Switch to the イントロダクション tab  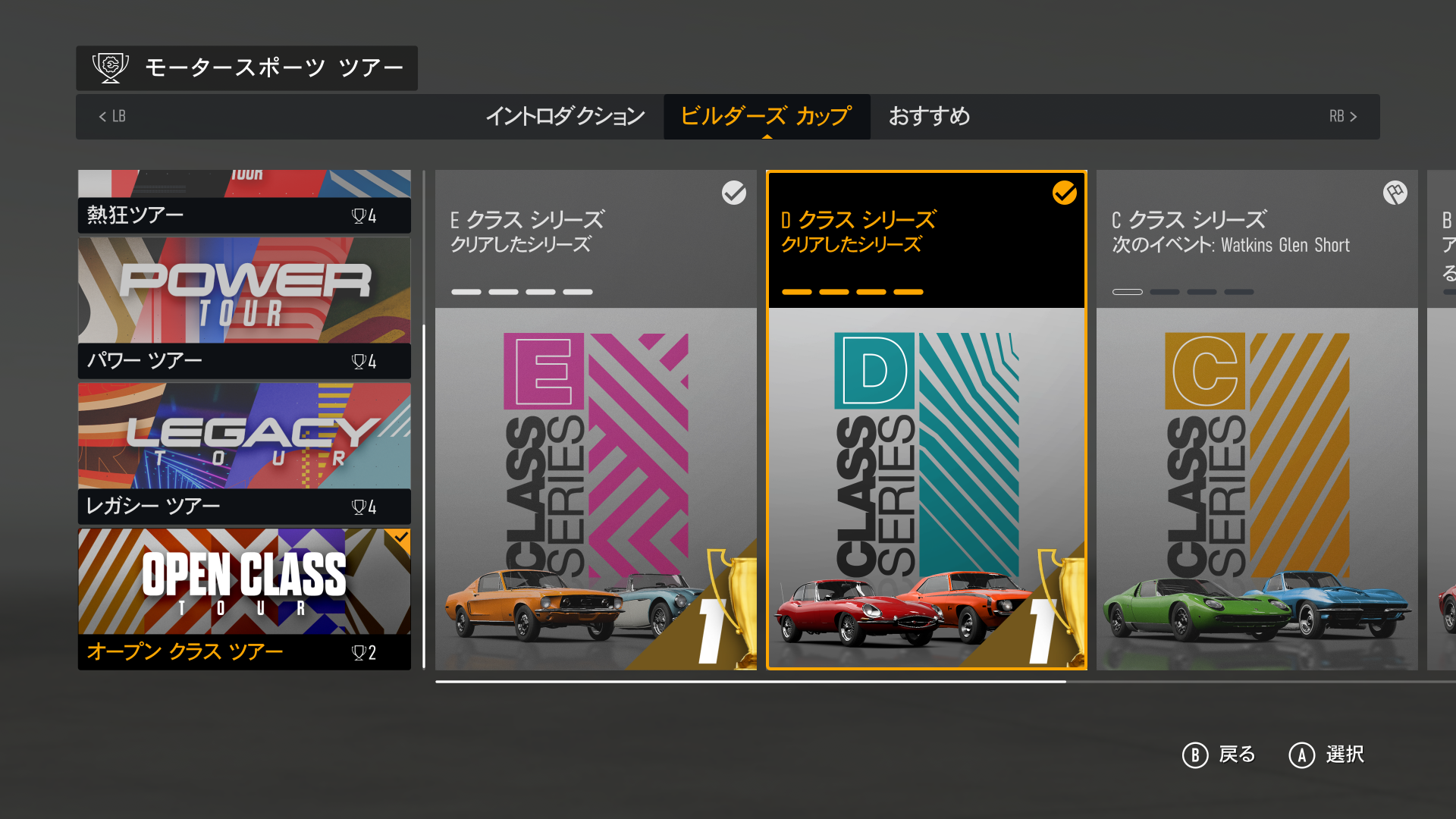click(x=567, y=117)
